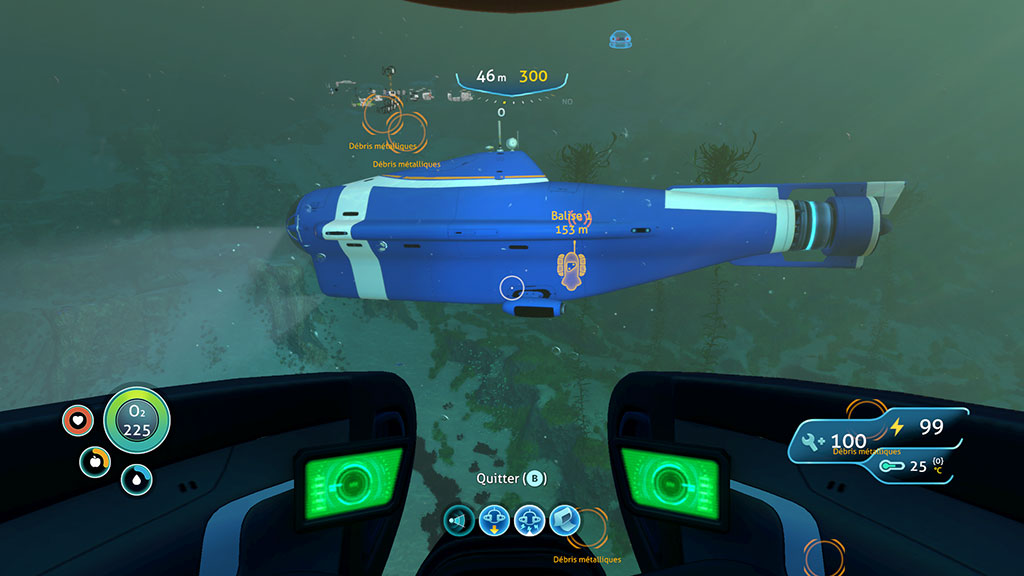1024x576 pixels.
Task: Select the Seamoth module with yellow arrow
Action: (494, 520)
